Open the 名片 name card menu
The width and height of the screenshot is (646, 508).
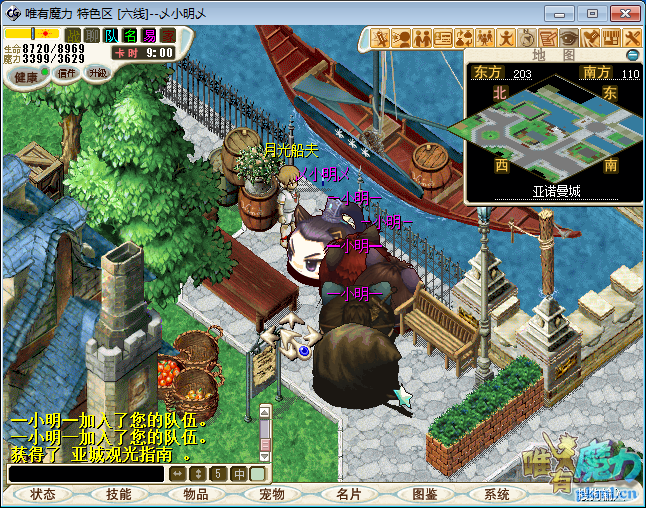[348, 494]
